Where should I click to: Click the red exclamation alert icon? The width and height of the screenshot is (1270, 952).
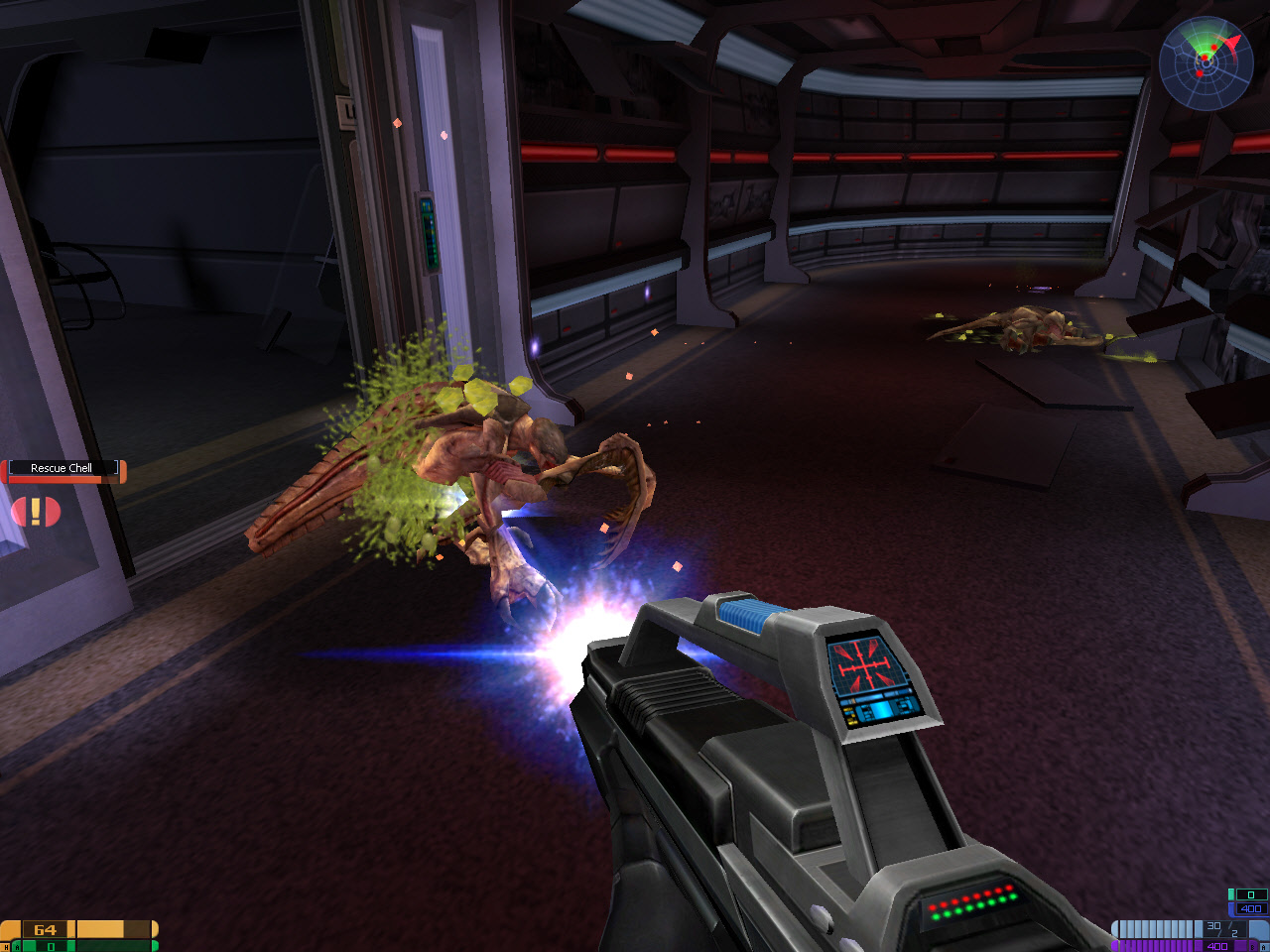[x=36, y=512]
